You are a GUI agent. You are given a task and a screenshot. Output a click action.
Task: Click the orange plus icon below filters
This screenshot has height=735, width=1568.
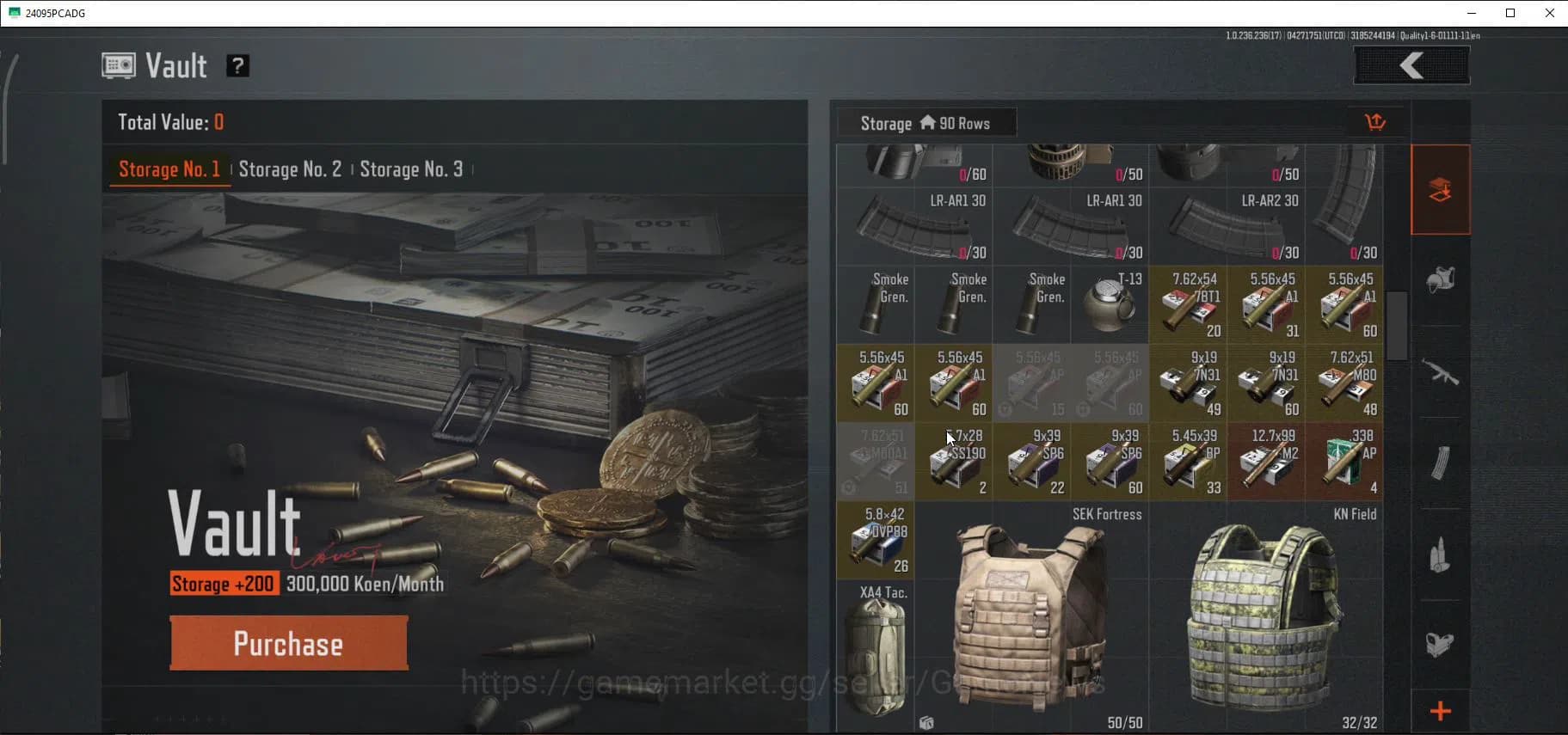click(x=1441, y=711)
